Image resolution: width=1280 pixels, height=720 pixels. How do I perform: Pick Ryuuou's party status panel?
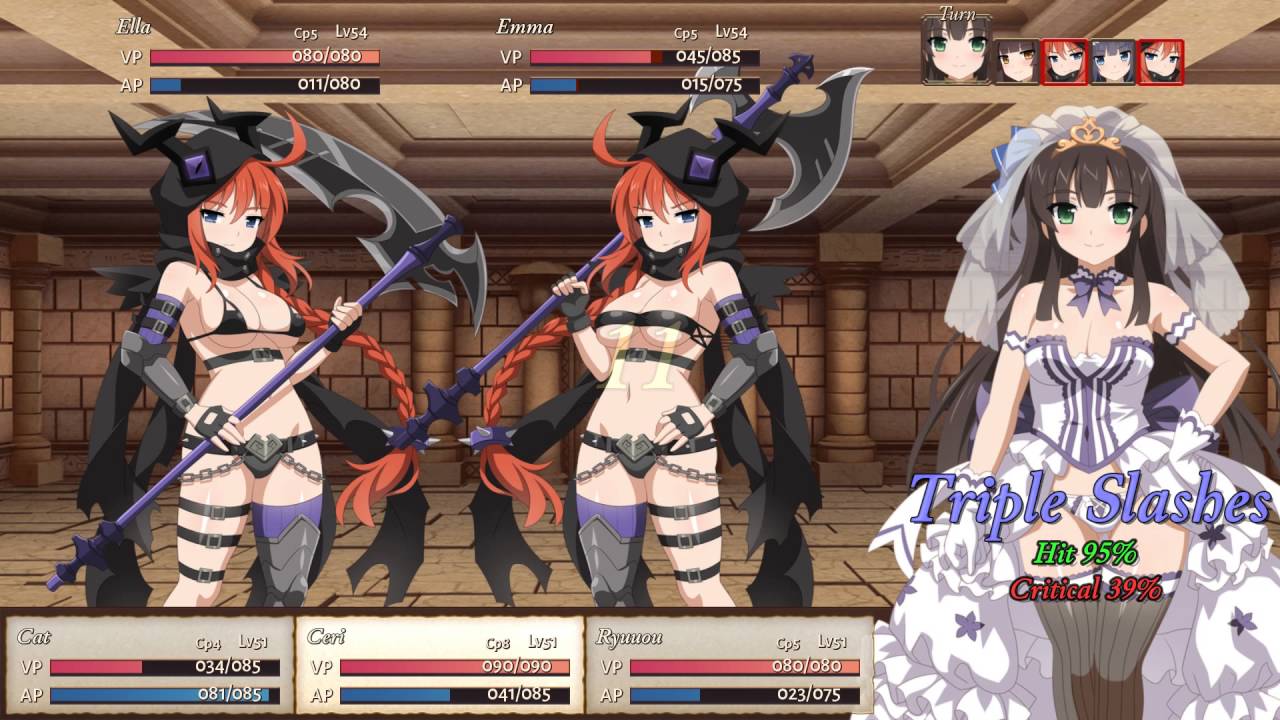click(729, 664)
